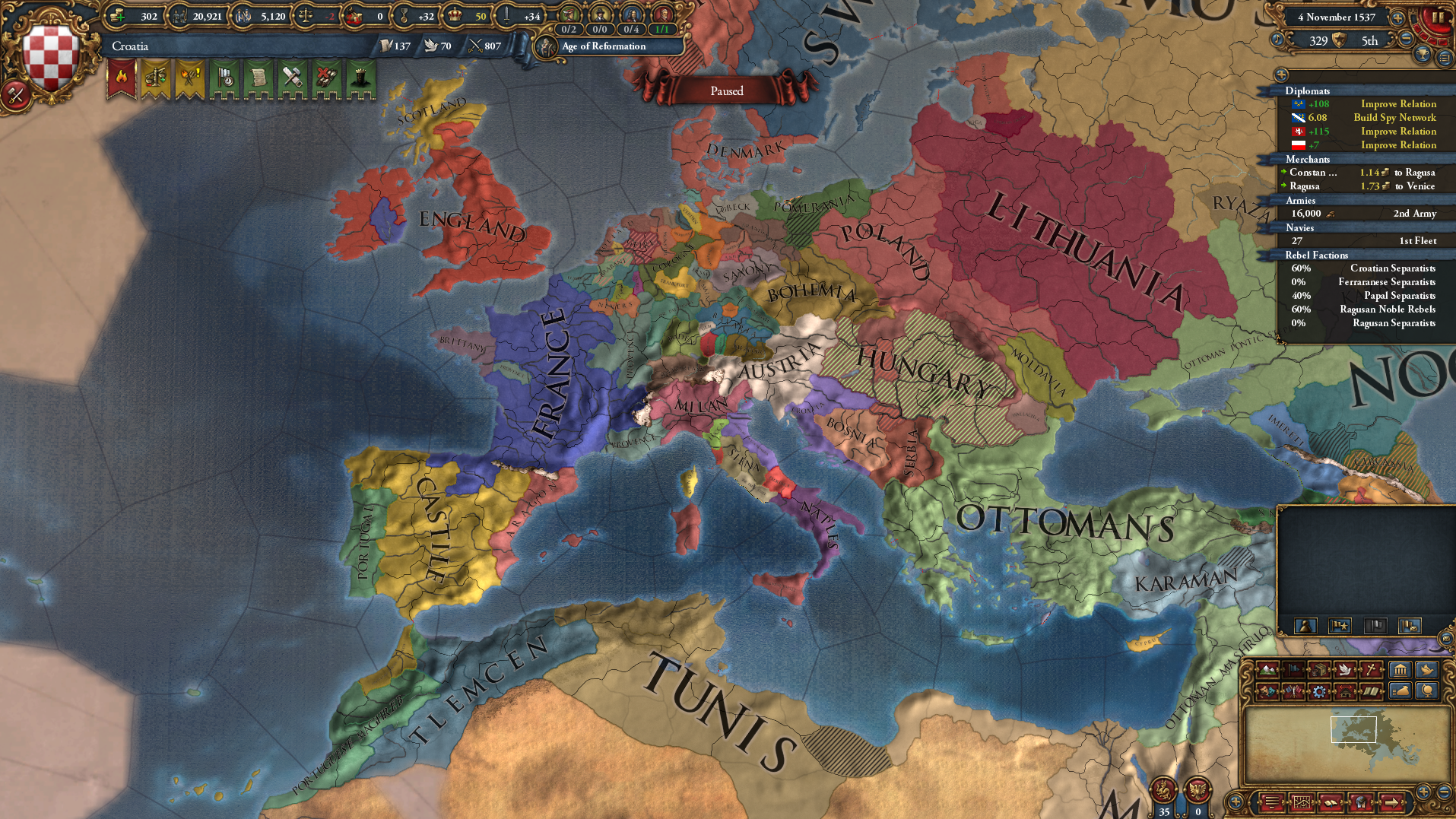Open the trade goods mapmode

pos(1319,670)
